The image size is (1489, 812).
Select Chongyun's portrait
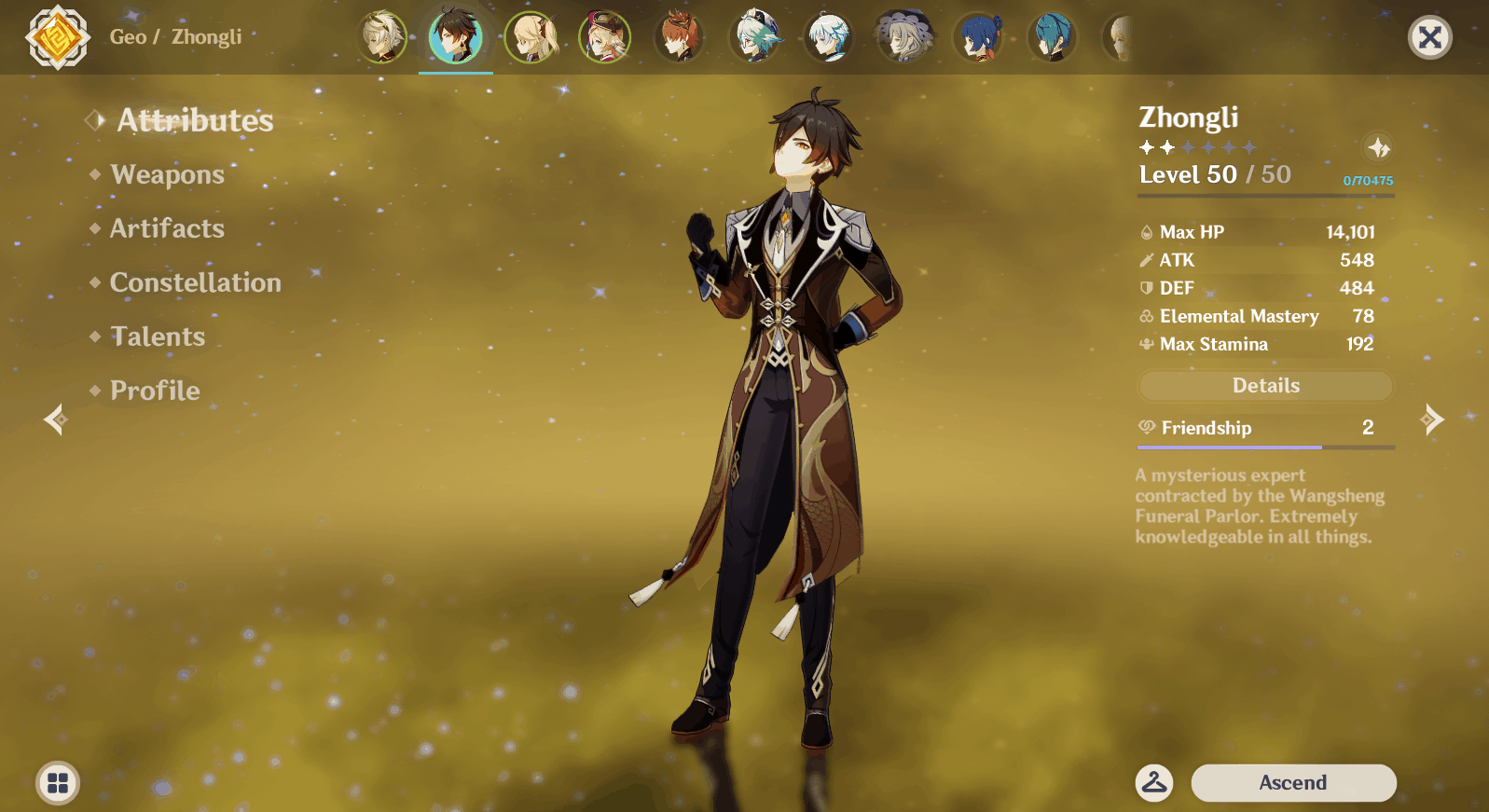point(828,37)
